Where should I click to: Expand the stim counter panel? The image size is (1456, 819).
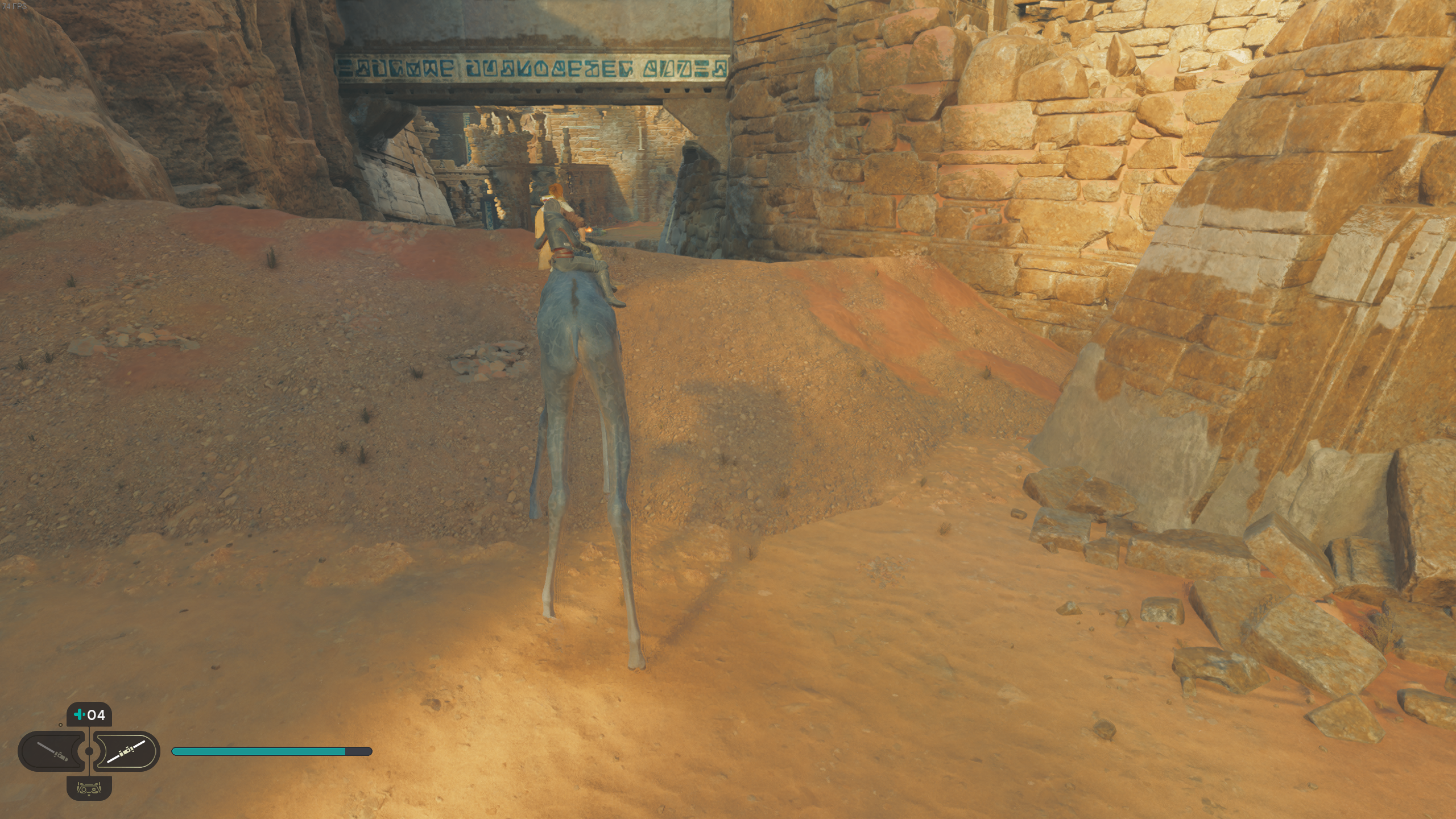88,714
